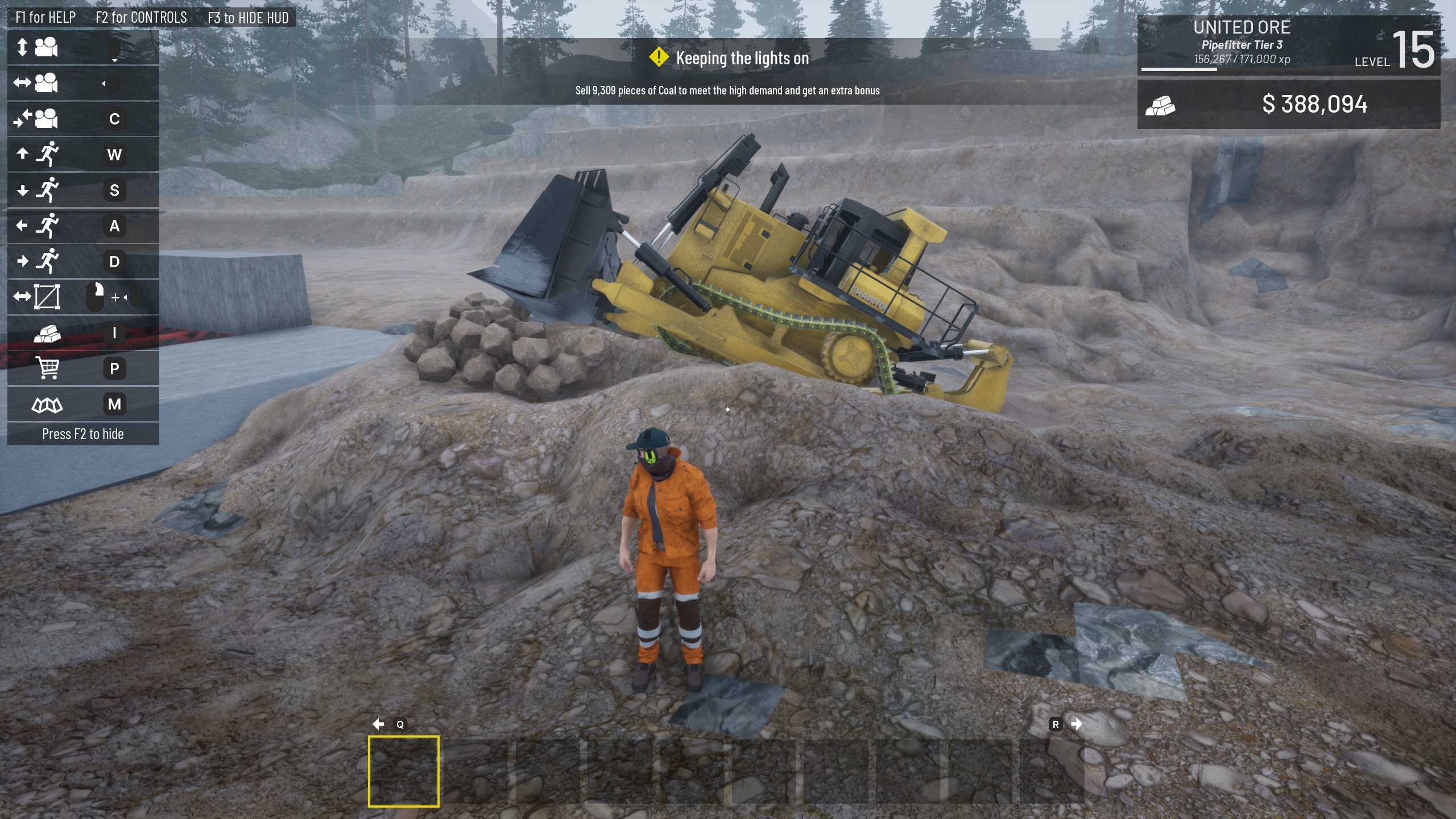Open the United Ore company panel

click(x=1241, y=27)
